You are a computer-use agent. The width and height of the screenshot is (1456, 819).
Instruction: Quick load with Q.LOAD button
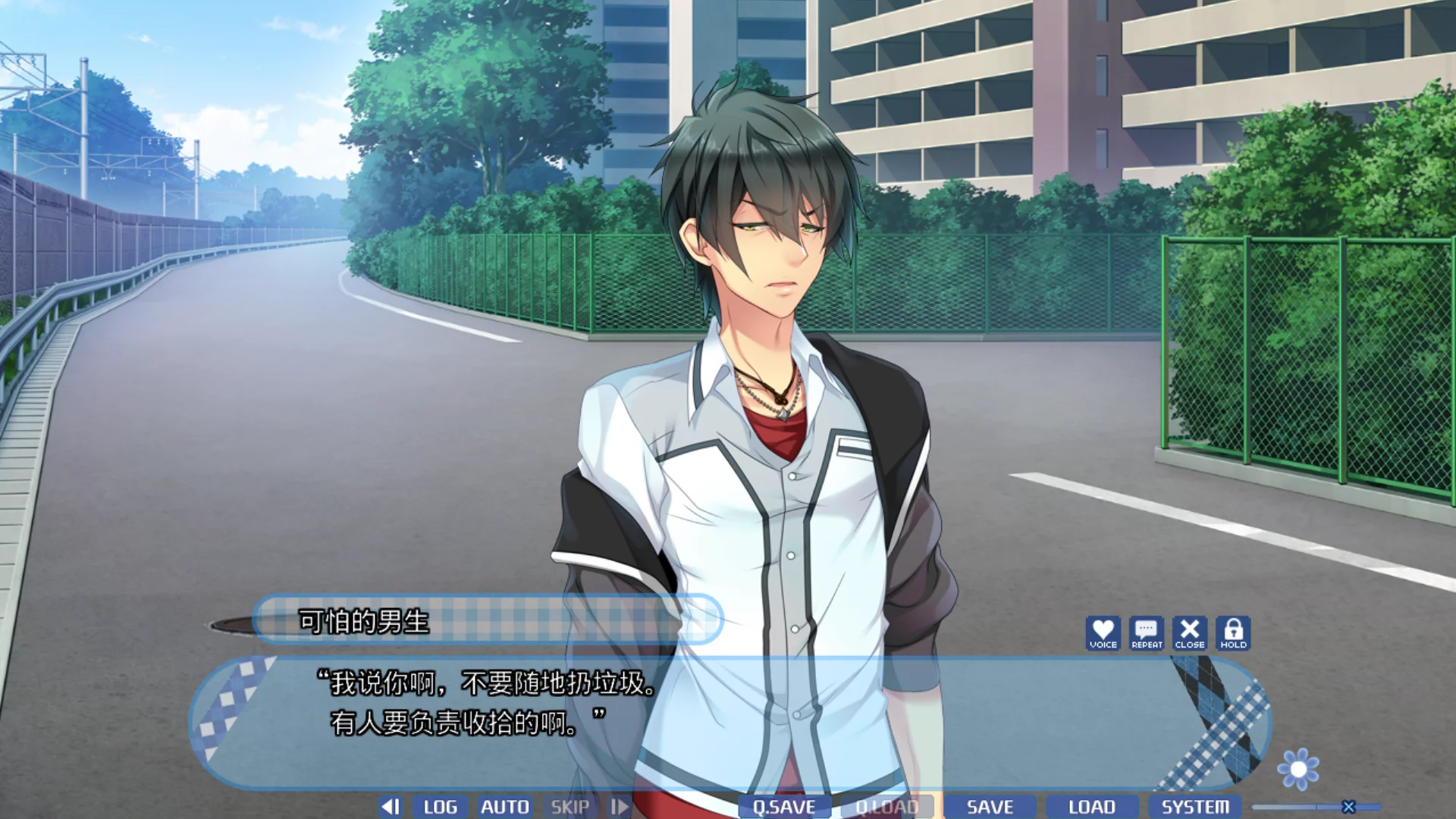point(886,807)
